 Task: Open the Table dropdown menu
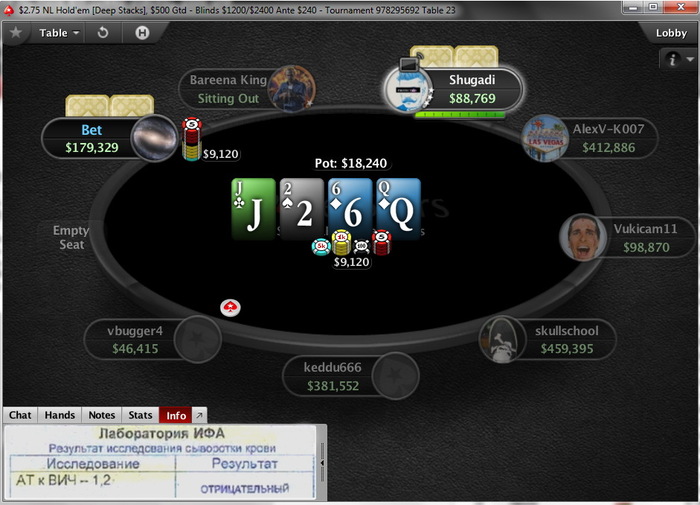tap(59, 32)
